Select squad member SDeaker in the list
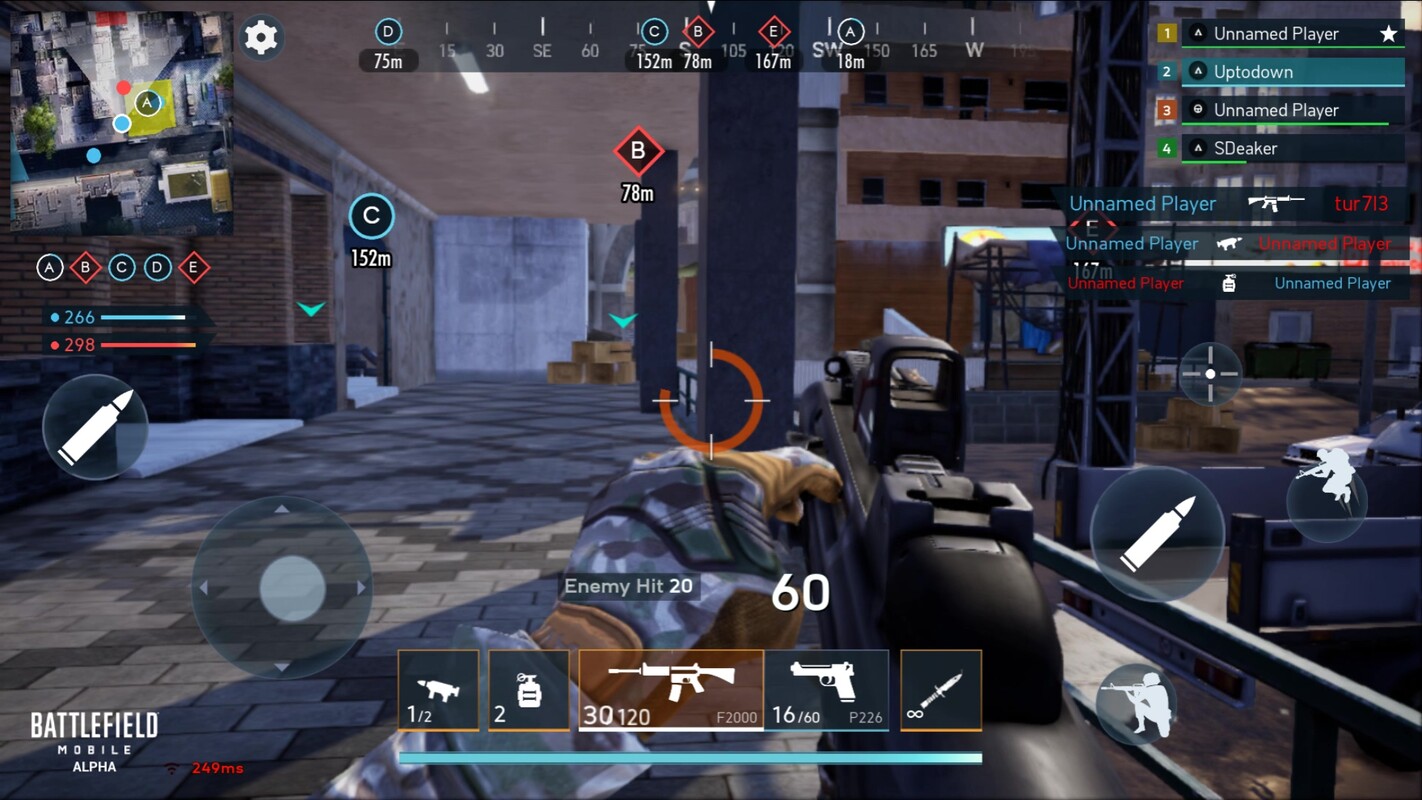This screenshot has width=1422, height=800. 1292,148
